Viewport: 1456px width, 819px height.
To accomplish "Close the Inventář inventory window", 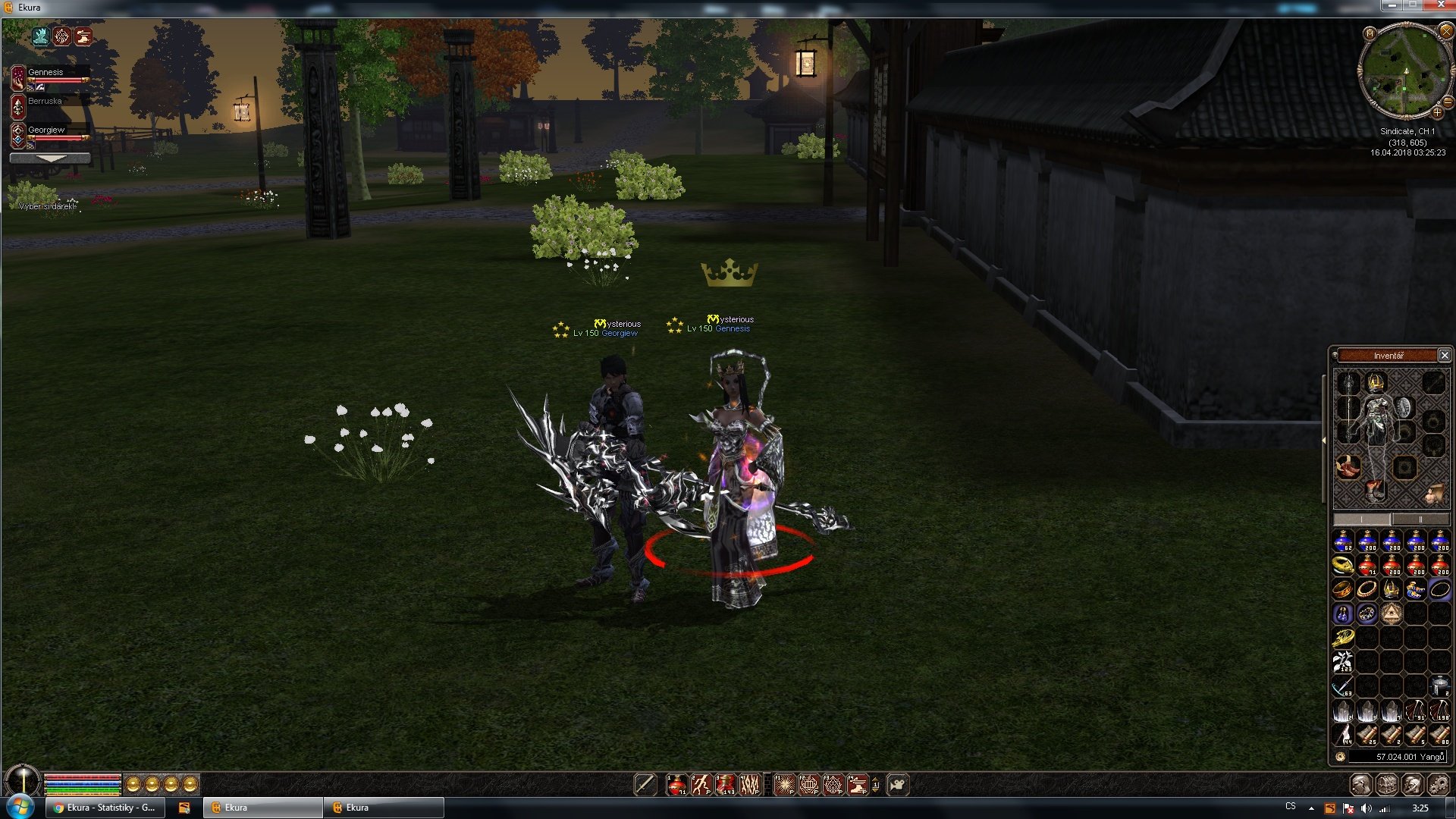I will pyautogui.click(x=1445, y=355).
